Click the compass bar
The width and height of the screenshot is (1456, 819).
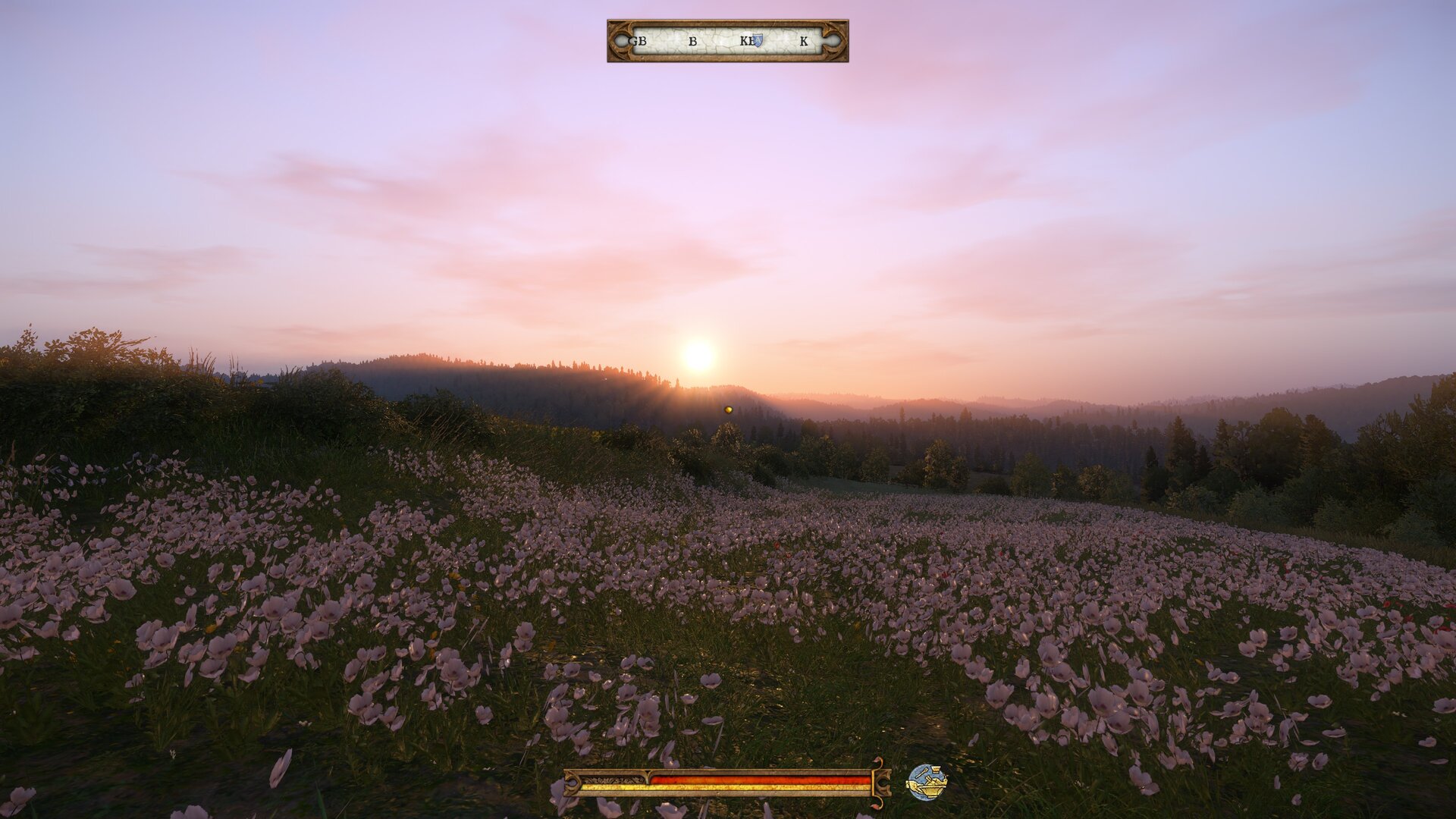[x=727, y=41]
